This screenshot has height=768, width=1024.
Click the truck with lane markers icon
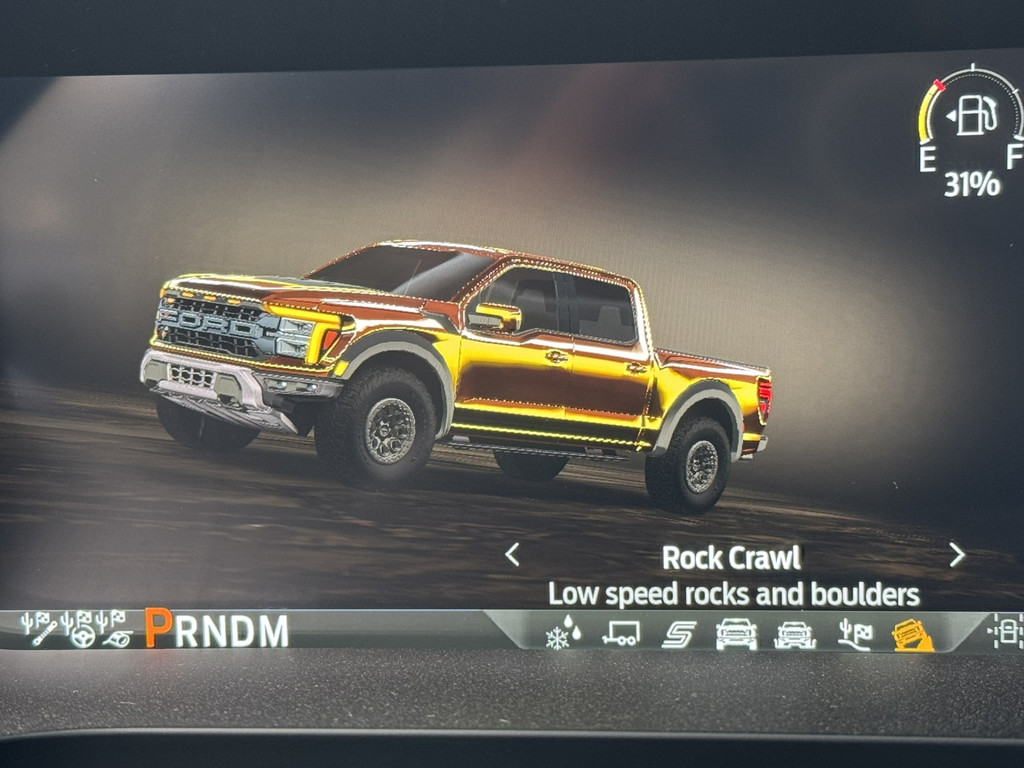click(1004, 632)
